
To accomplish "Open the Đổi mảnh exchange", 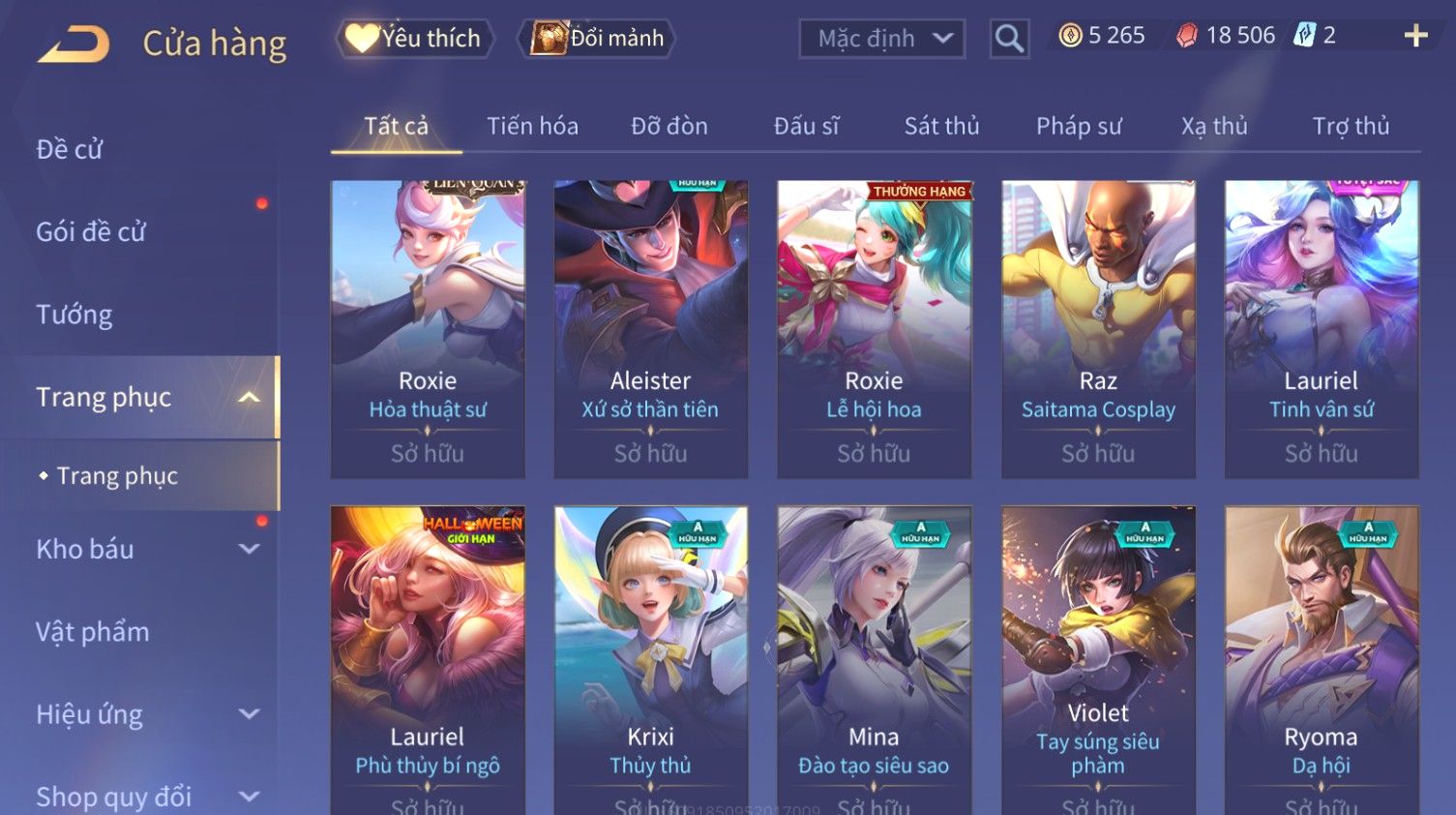I will coord(598,39).
